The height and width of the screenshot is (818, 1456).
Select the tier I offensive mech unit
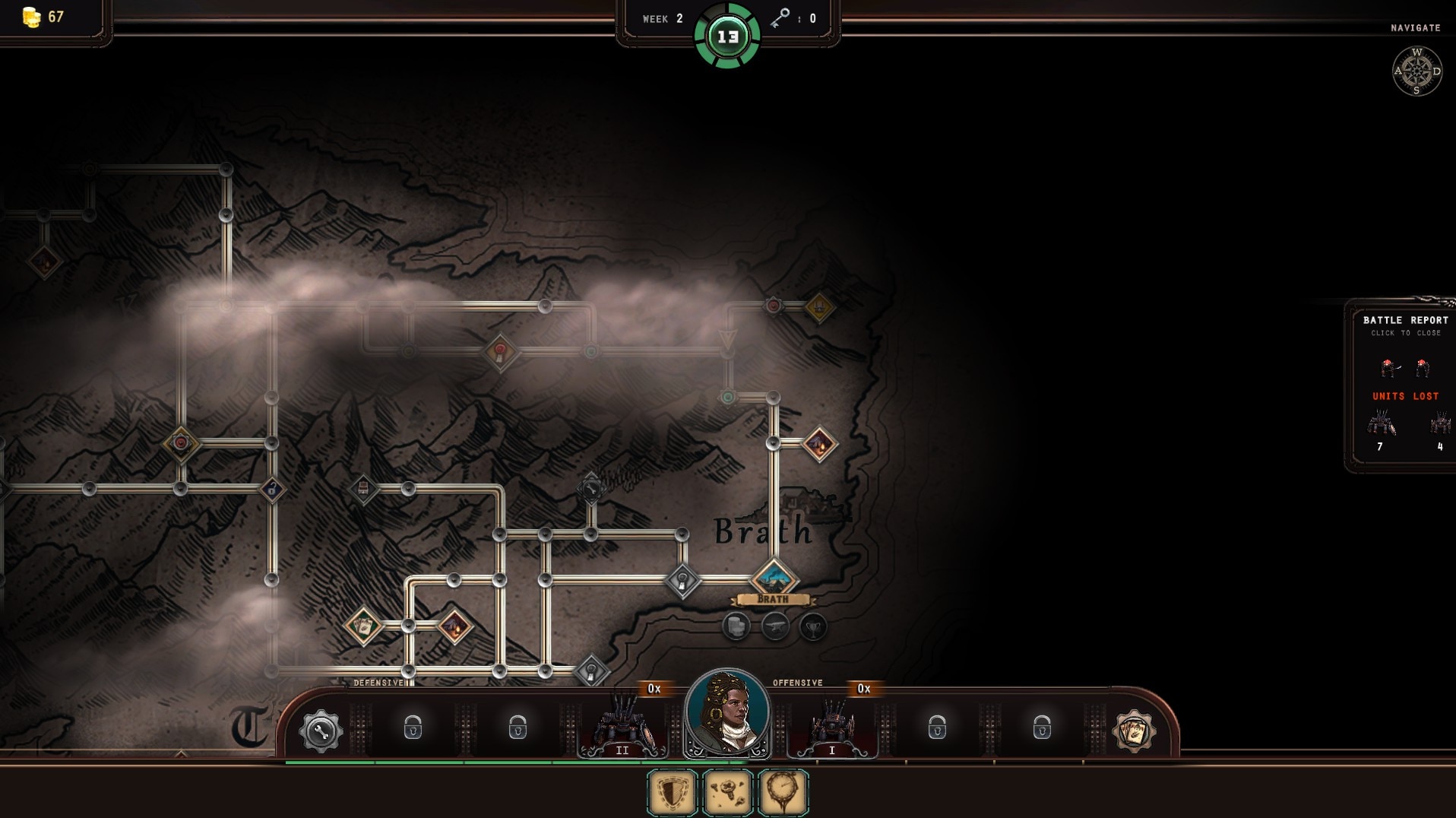831,727
